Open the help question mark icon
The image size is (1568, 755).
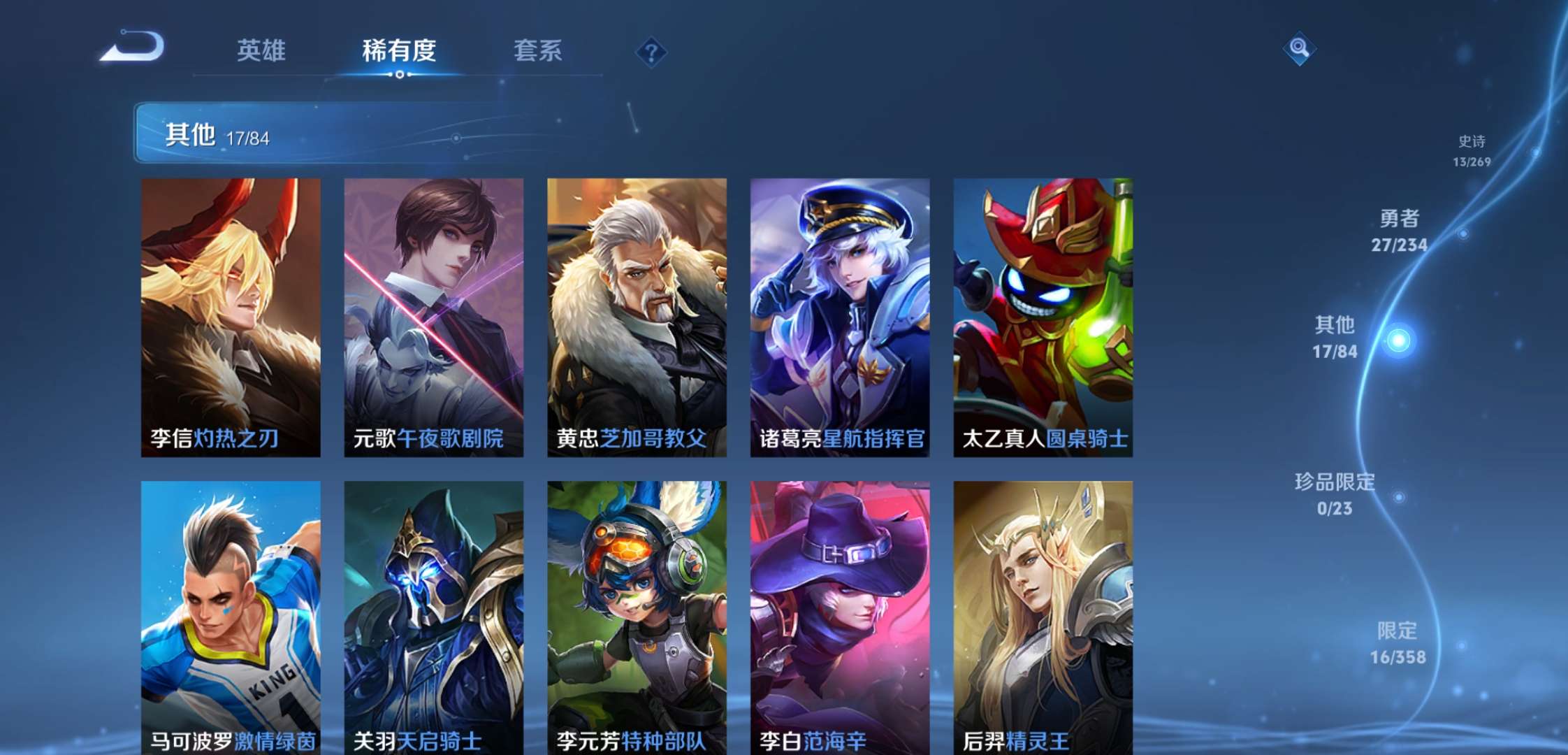(651, 50)
